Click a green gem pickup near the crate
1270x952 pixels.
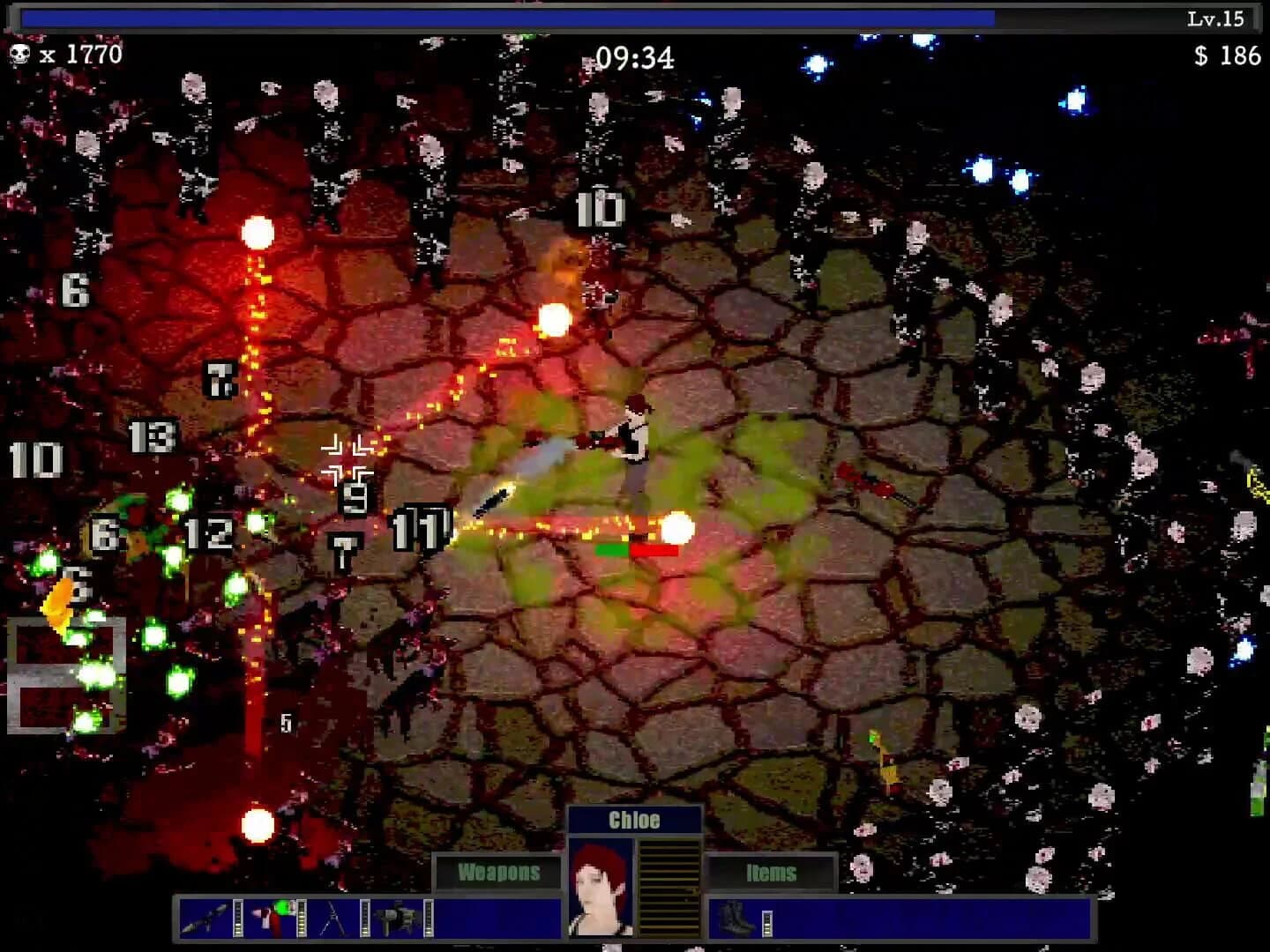tap(93, 670)
